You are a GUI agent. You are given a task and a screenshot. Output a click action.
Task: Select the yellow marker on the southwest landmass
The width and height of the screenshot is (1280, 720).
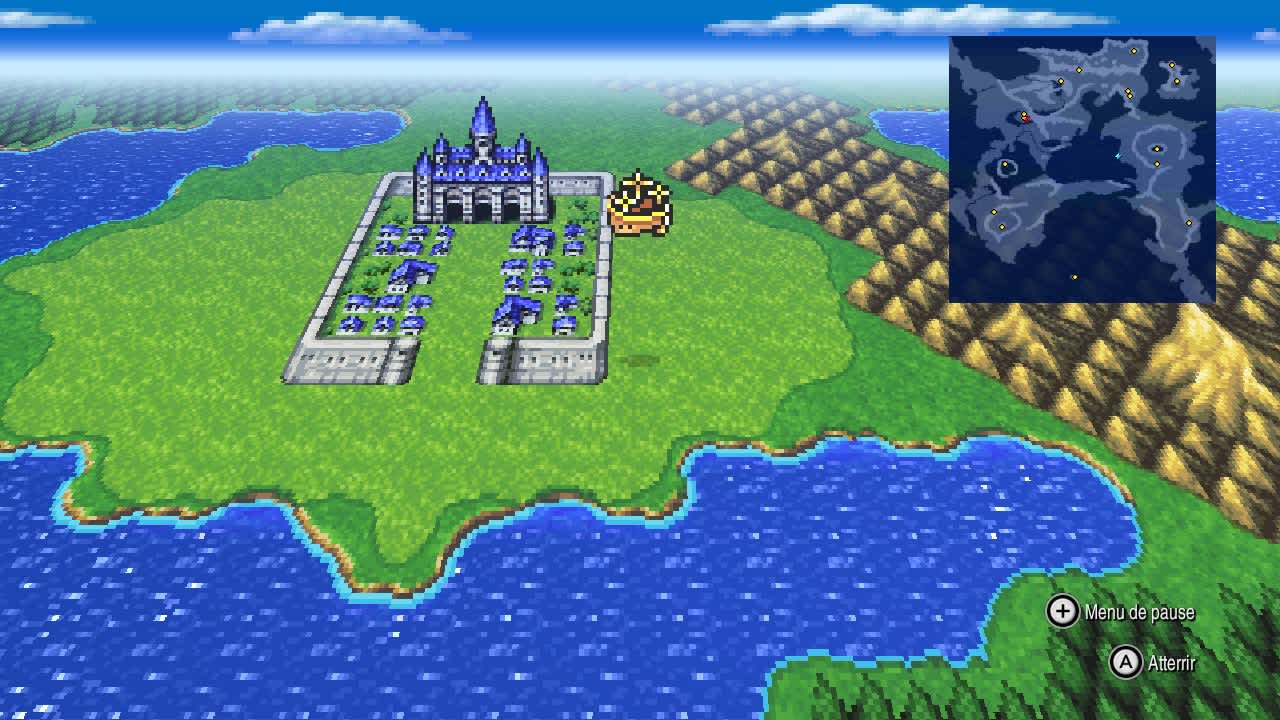(x=994, y=212)
